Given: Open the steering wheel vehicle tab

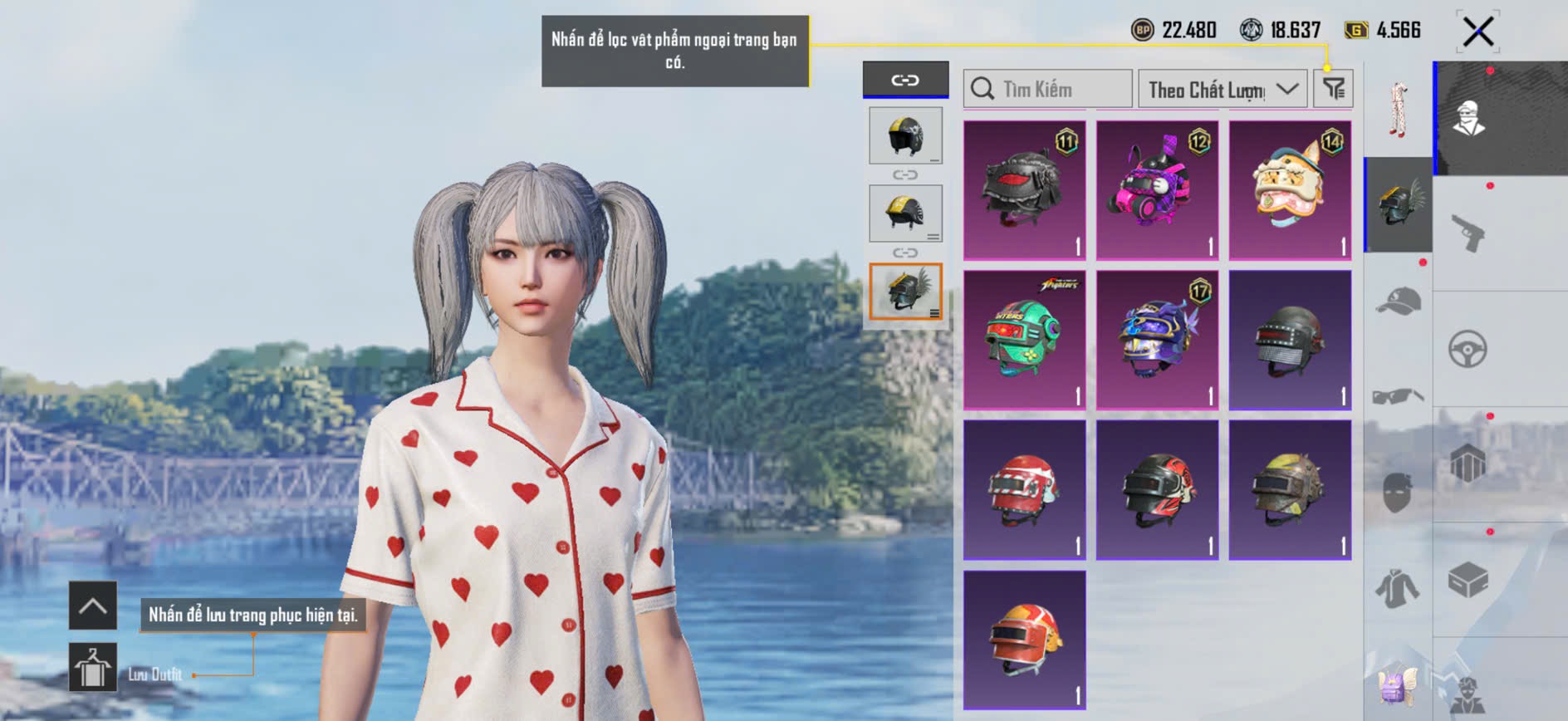Looking at the screenshot, I should click(1468, 349).
